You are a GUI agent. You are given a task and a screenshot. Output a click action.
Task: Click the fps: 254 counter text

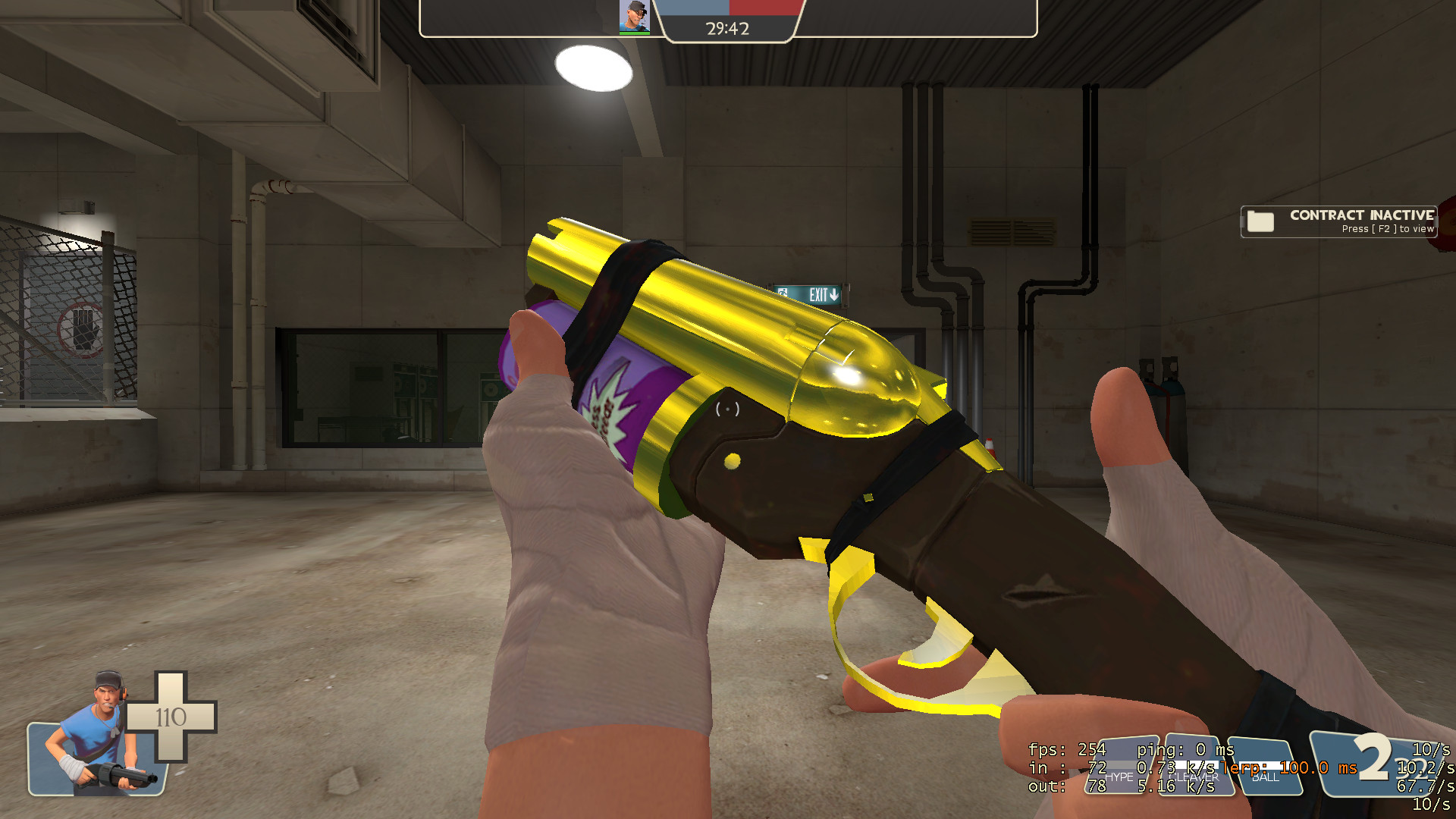pyautogui.click(x=1065, y=749)
